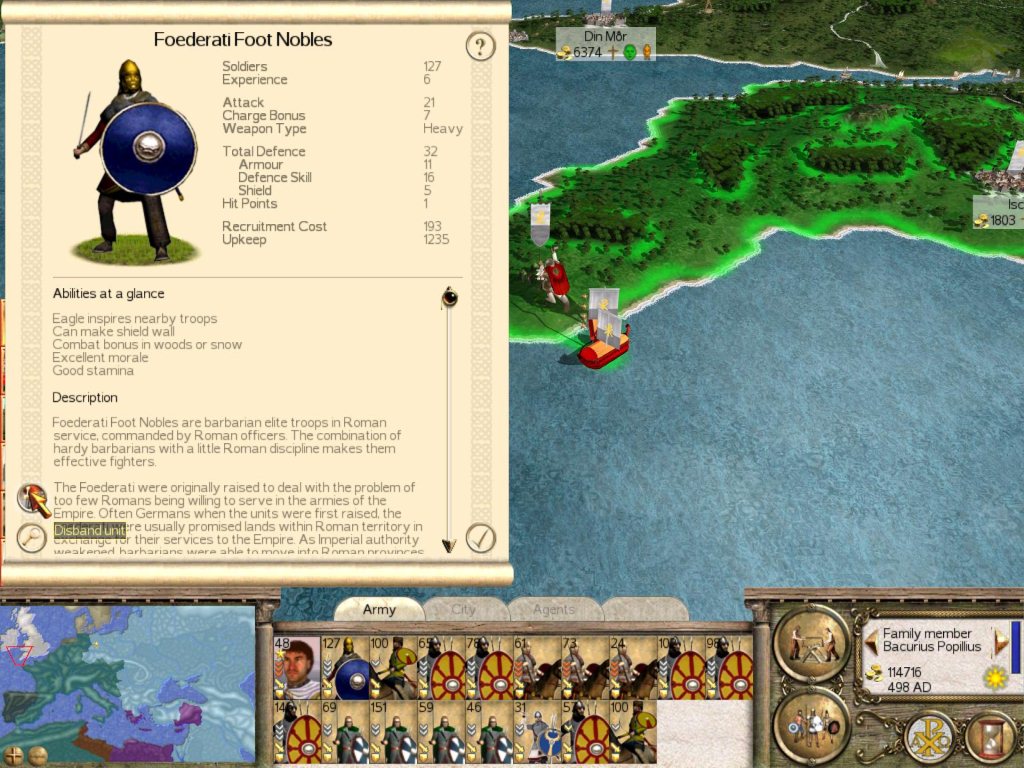The width and height of the screenshot is (1024, 768).
Task: Cycle to previous character with left arrow
Action: click(x=871, y=640)
